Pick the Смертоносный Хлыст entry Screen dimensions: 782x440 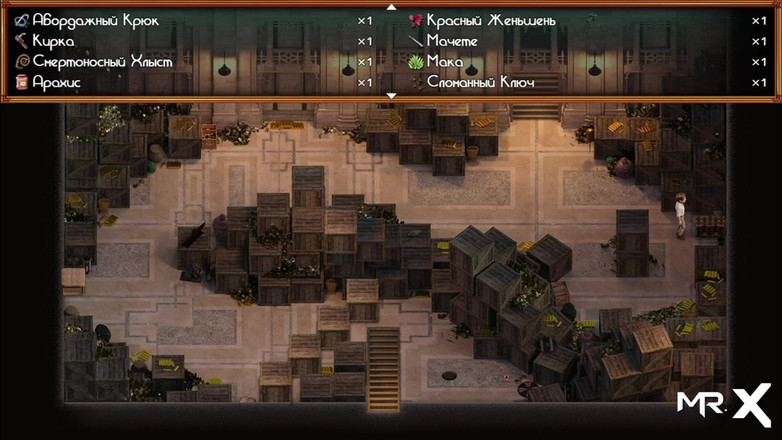coord(102,62)
